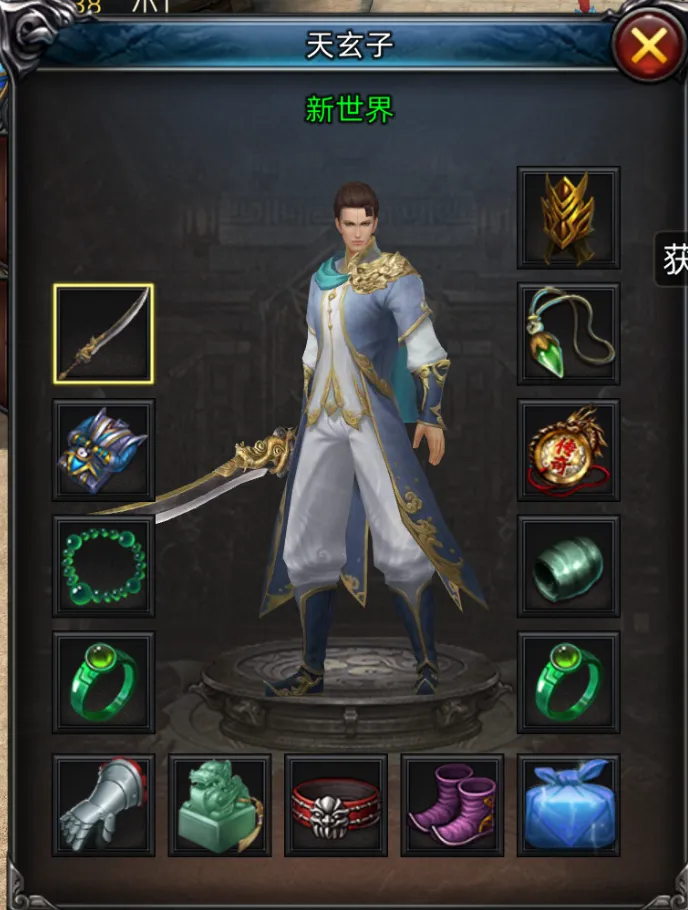This screenshot has width=688, height=910.
Task: Select the red skull belt slot
Action: (x=336, y=805)
